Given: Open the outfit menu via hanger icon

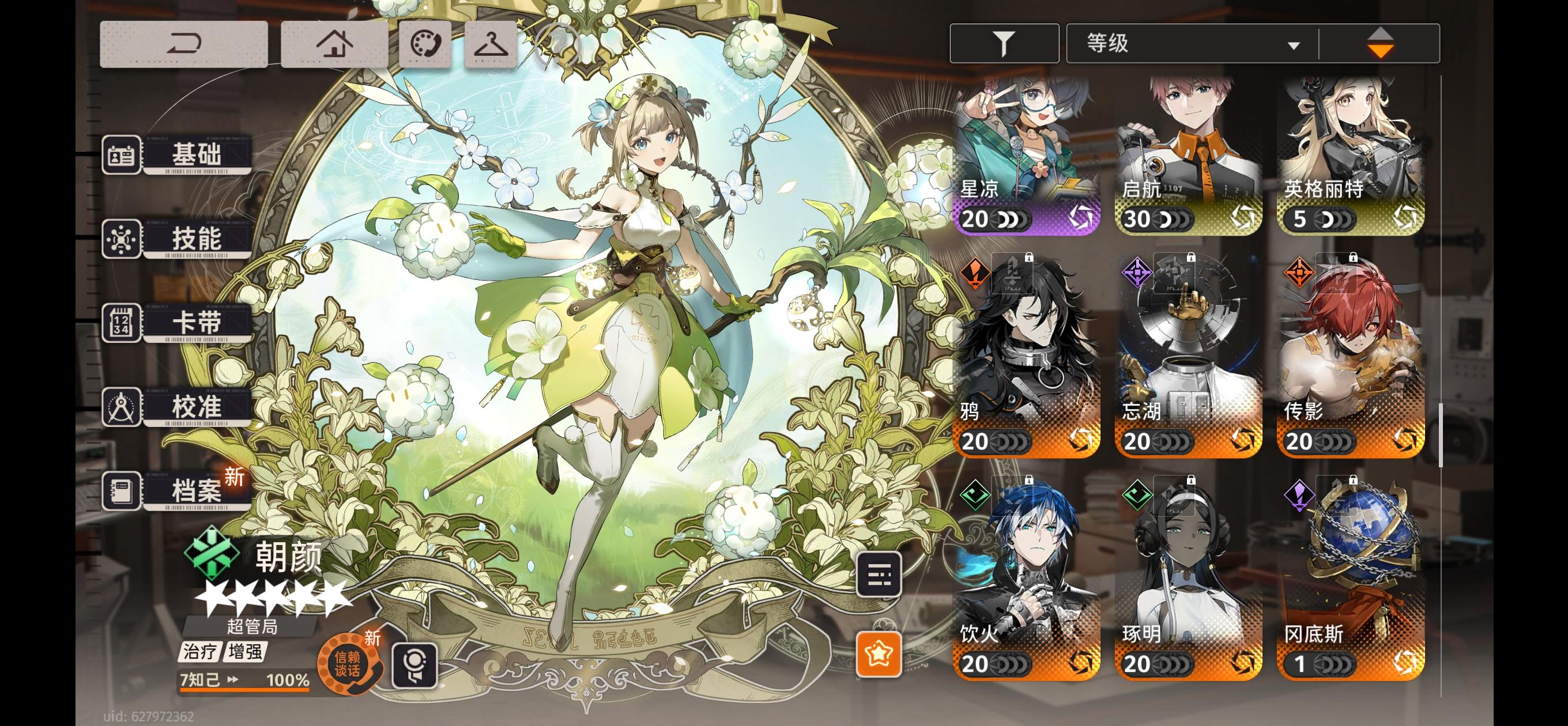Looking at the screenshot, I should (491, 44).
